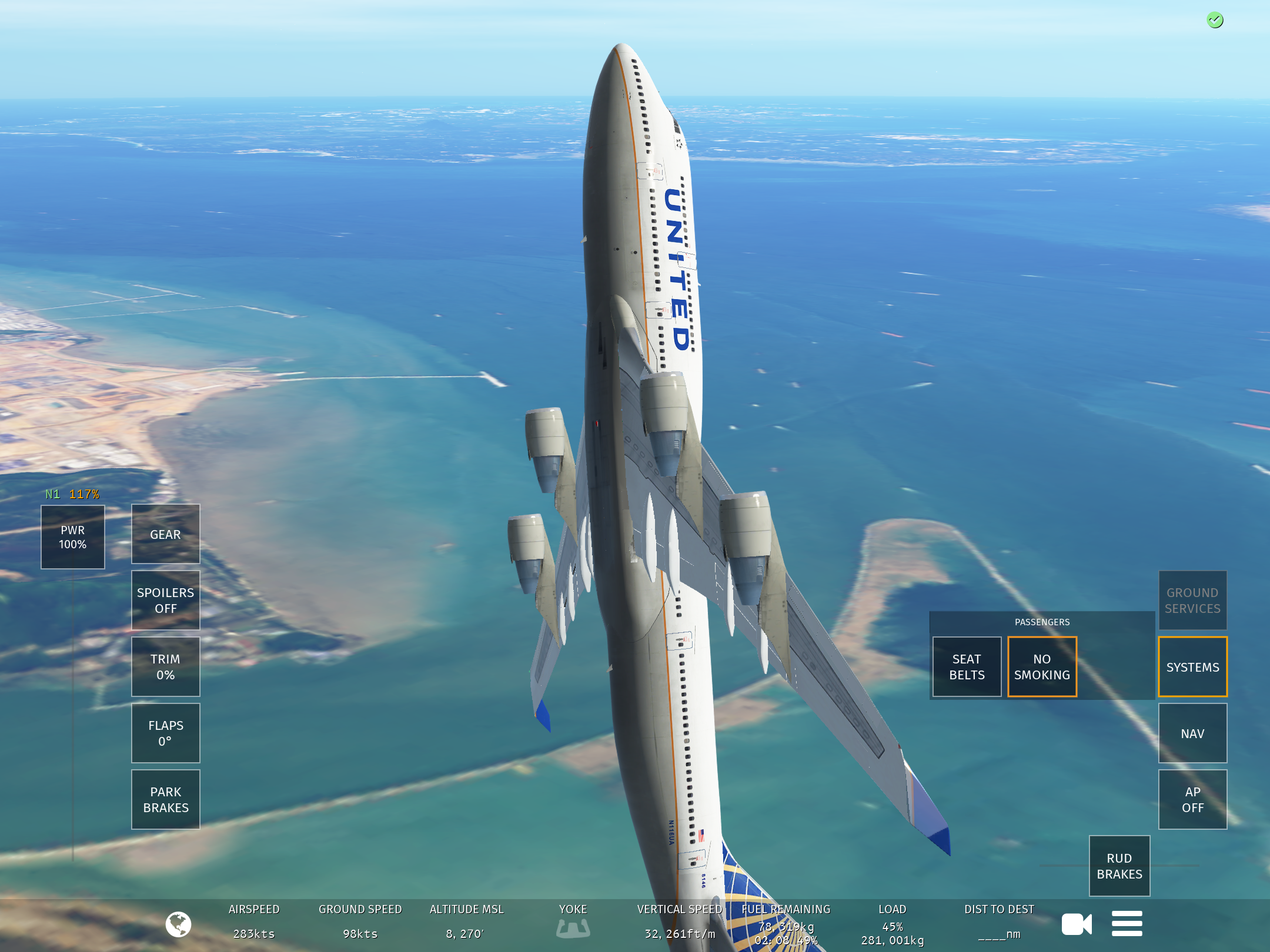Select the TRIM 0% button
Screen dimensions: 1270x952
[165, 667]
